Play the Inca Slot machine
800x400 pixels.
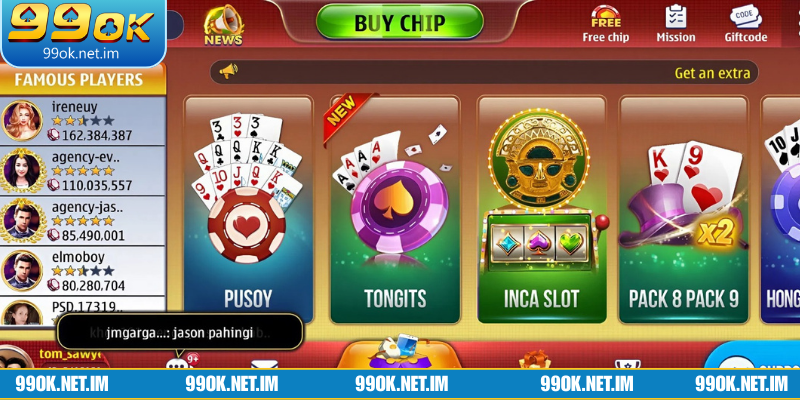tap(541, 210)
